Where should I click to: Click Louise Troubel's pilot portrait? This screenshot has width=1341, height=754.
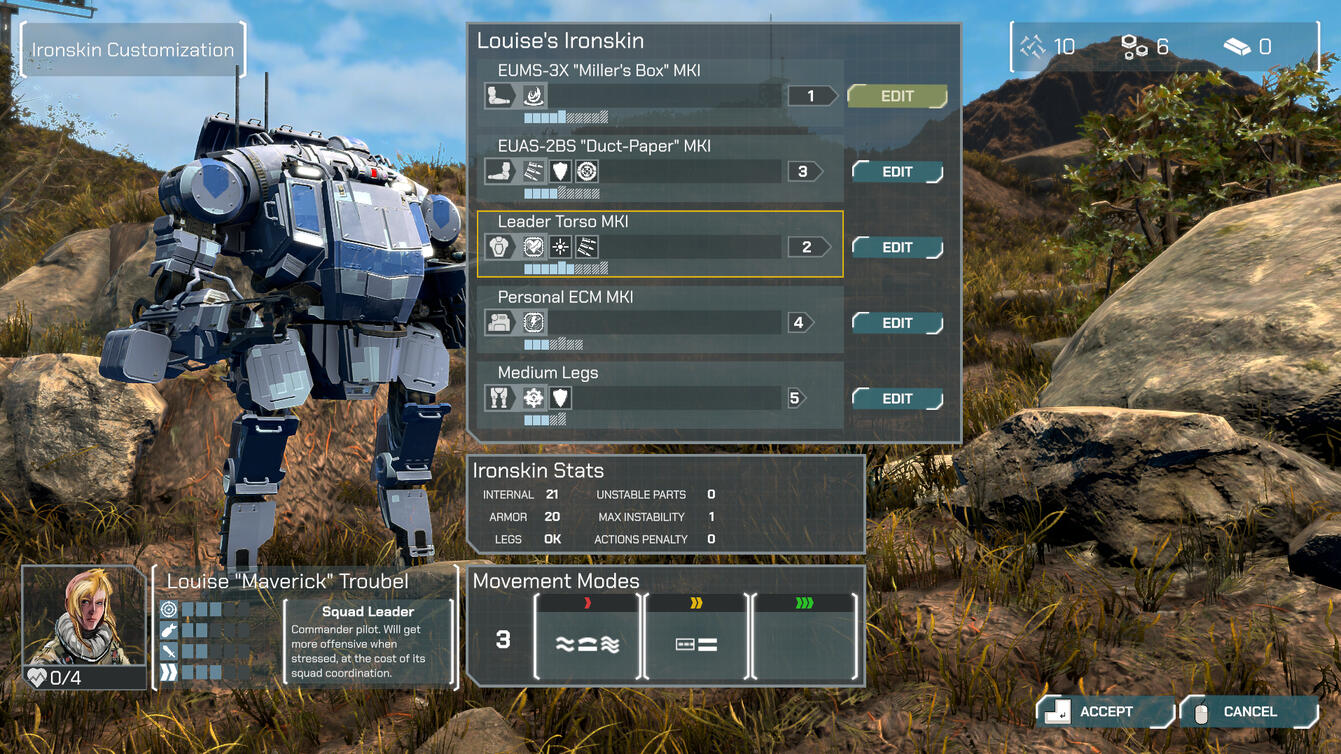(84, 617)
